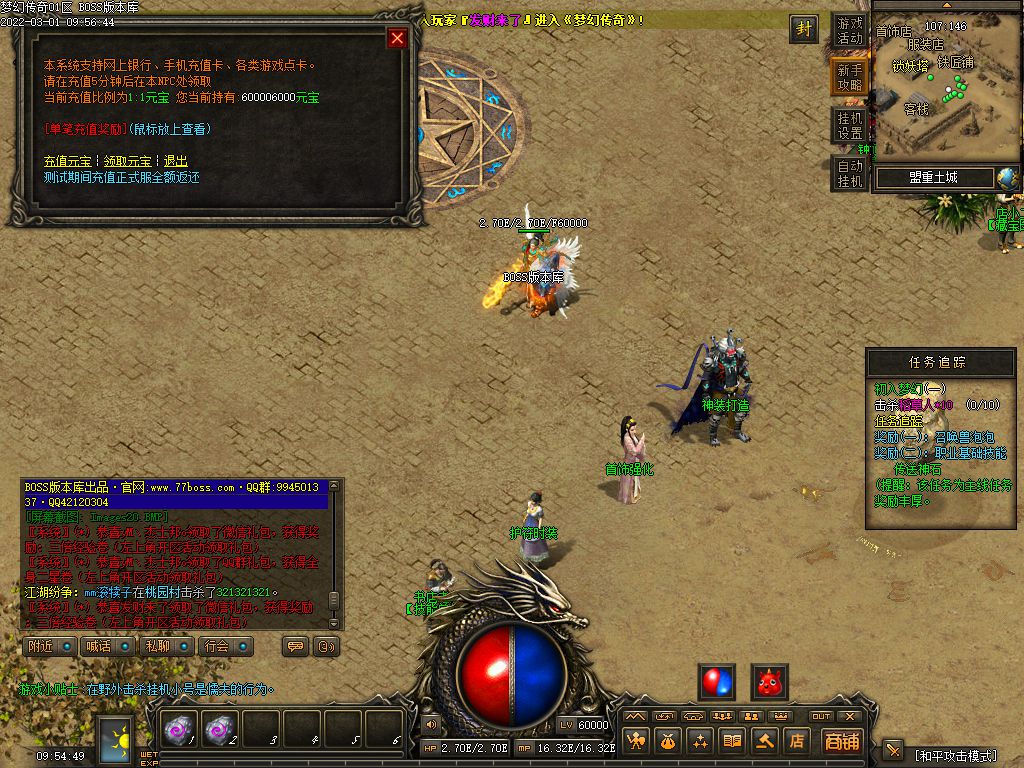Screen dimensions: 1024x768
Task: Open the 商铺 shop button
Action: (841, 741)
